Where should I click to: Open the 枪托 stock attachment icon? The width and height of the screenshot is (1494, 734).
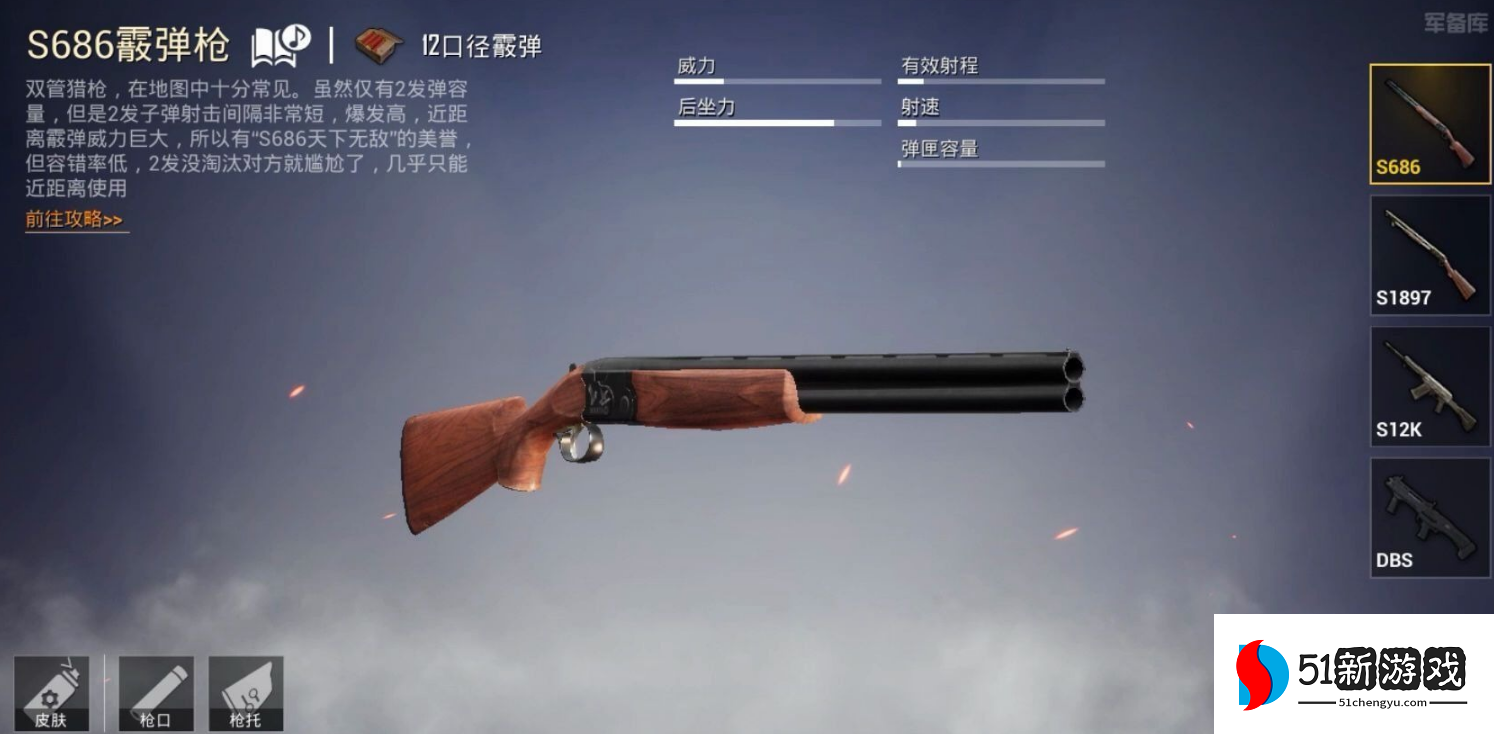pyautogui.click(x=245, y=690)
